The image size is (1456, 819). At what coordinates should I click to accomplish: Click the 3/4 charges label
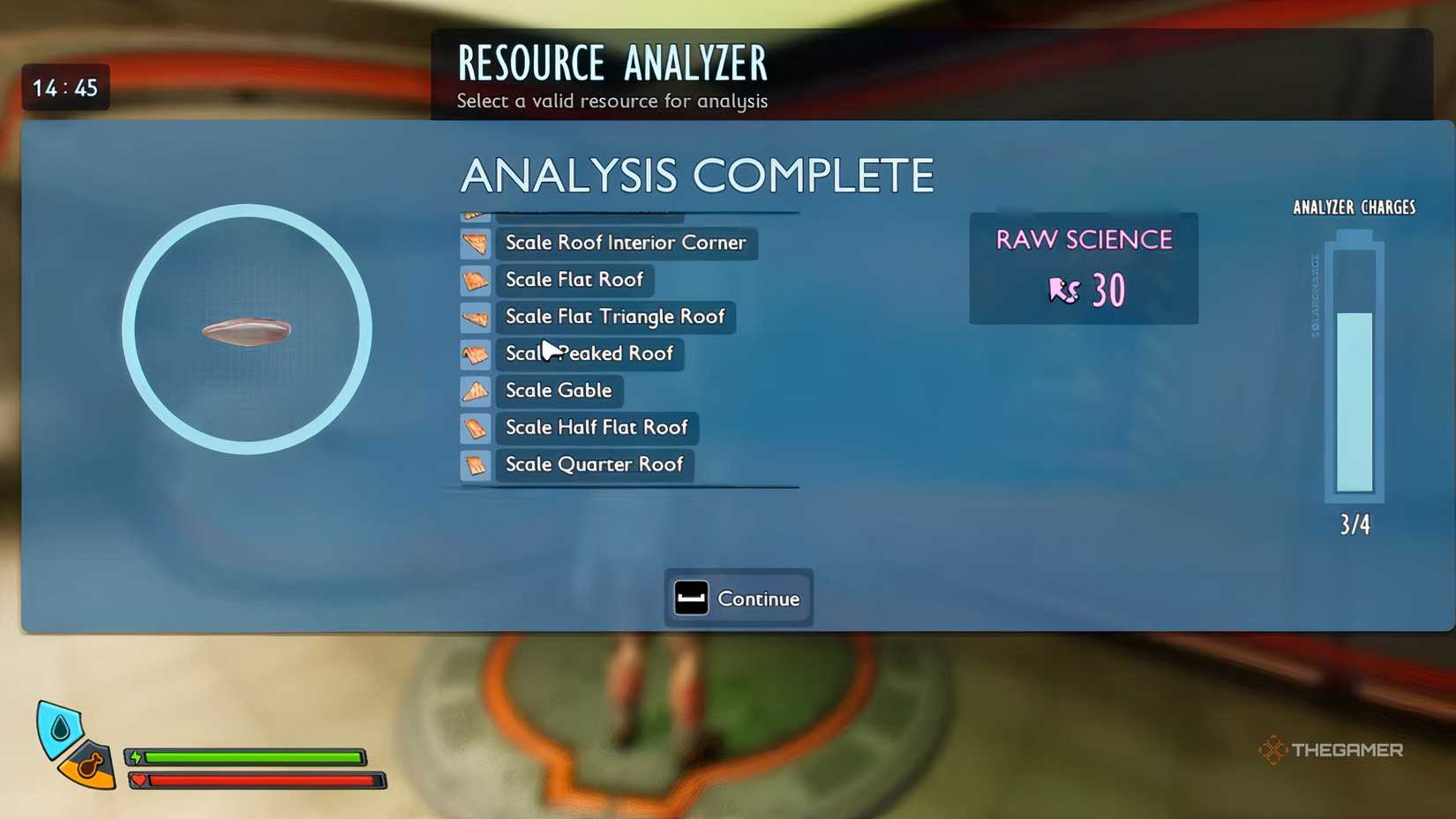tap(1354, 523)
